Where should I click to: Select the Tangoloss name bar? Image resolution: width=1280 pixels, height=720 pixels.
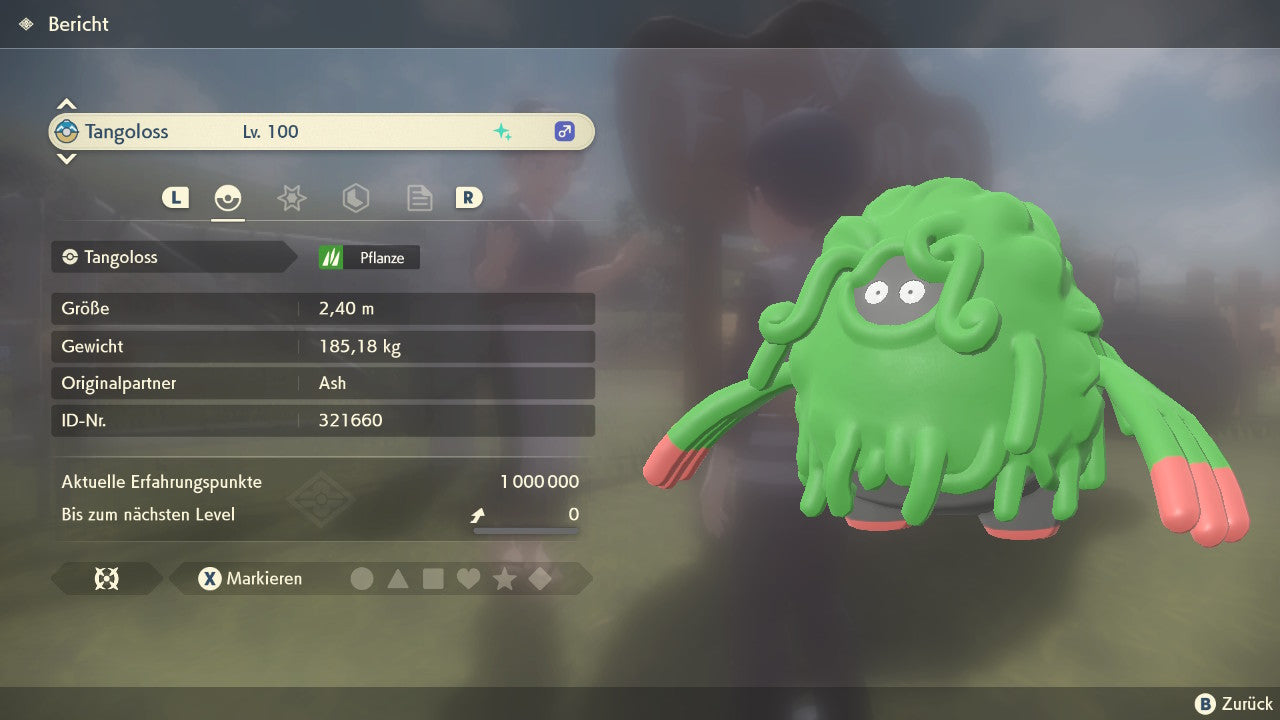(x=321, y=132)
